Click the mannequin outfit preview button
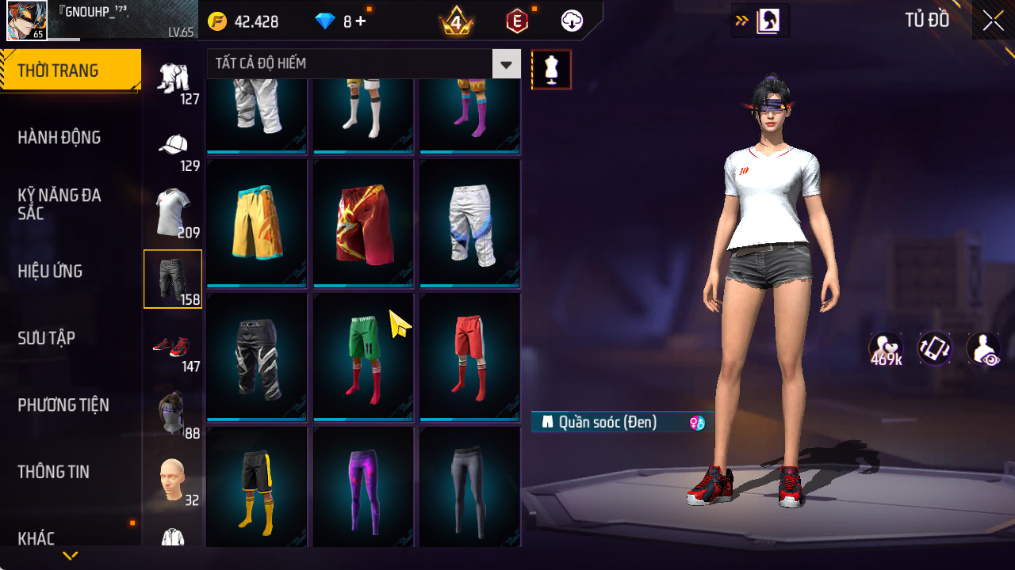1015x570 pixels. click(551, 68)
